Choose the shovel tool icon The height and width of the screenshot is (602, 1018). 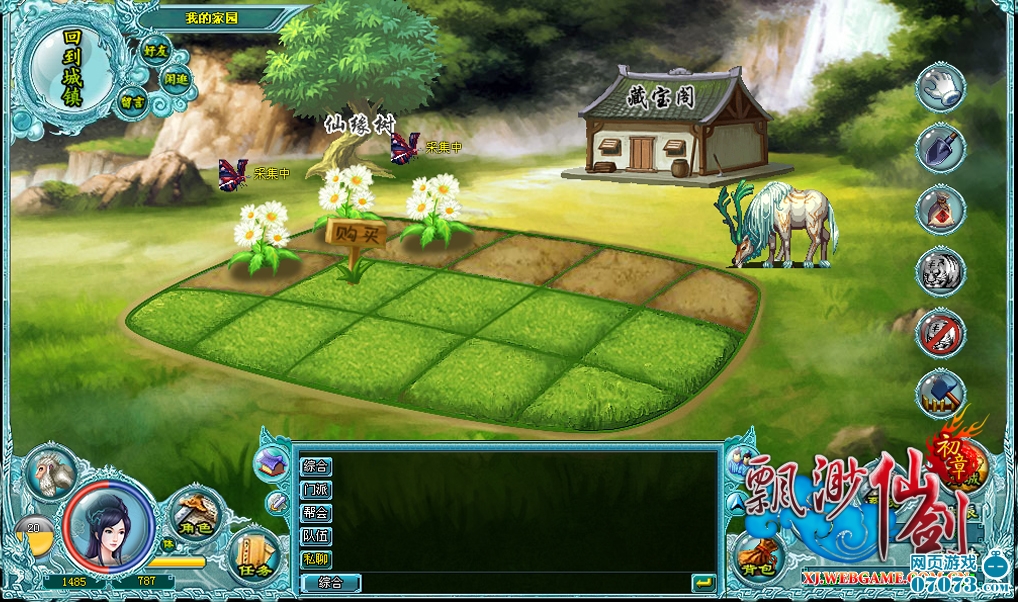tap(940, 148)
